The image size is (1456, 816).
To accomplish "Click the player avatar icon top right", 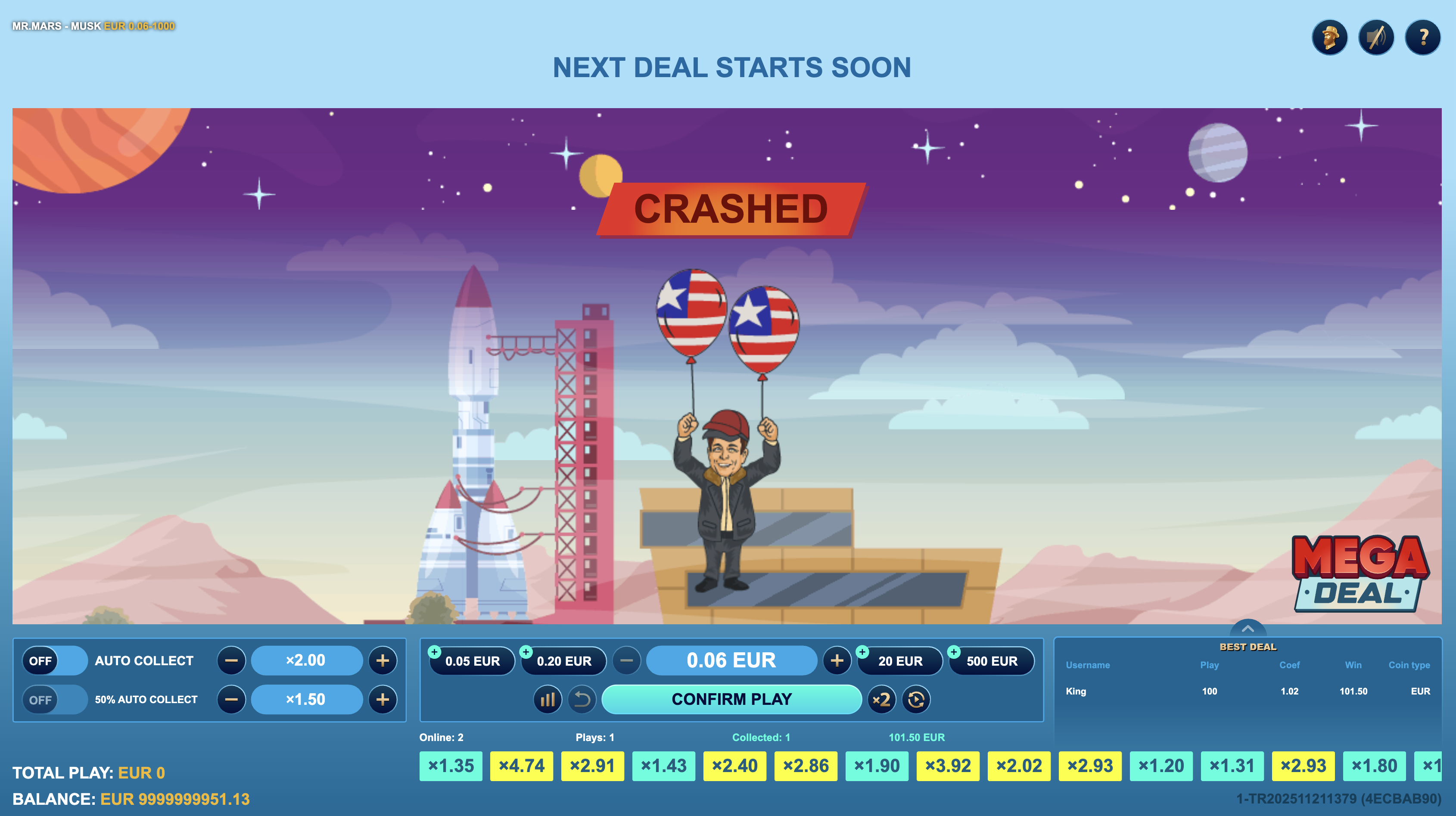I will click(x=1329, y=38).
